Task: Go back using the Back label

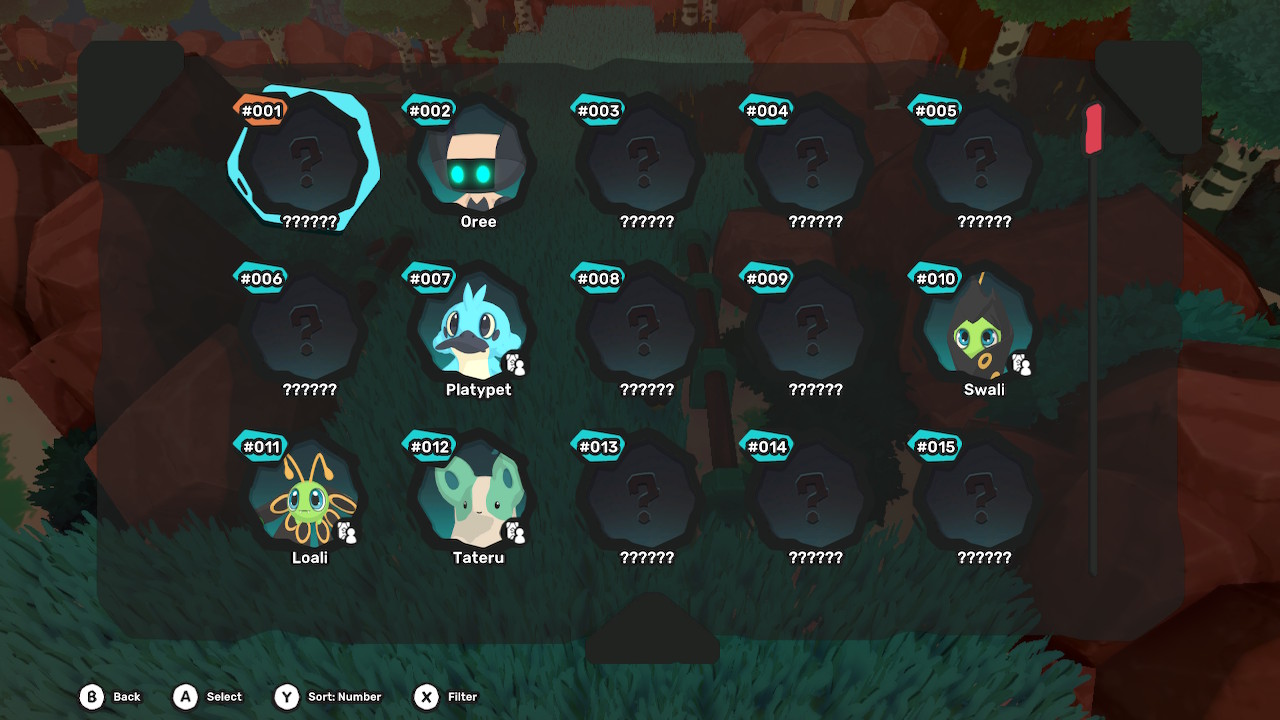Action: (126, 697)
